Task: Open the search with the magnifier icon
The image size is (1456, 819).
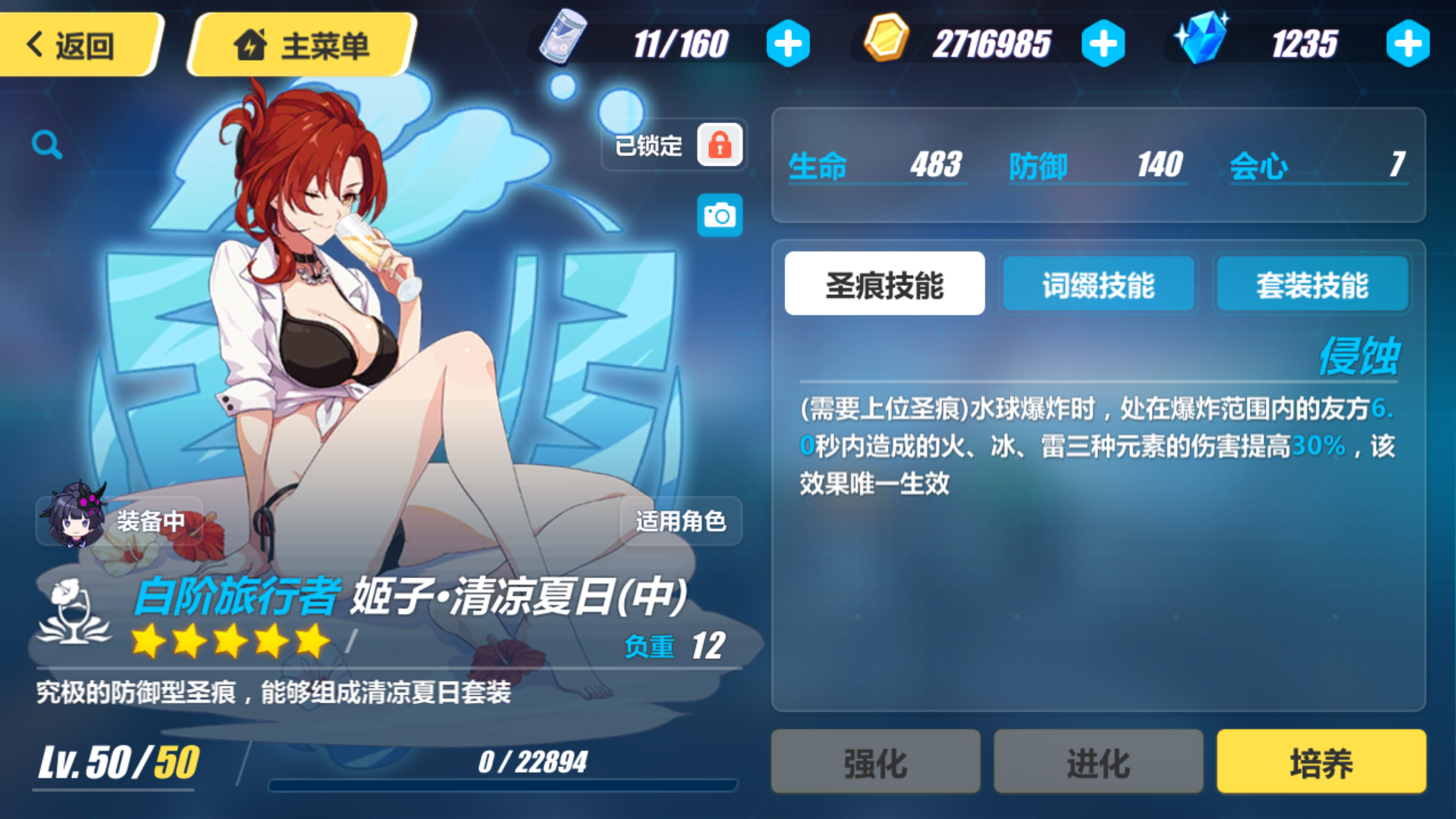Action: click(x=47, y=144)
